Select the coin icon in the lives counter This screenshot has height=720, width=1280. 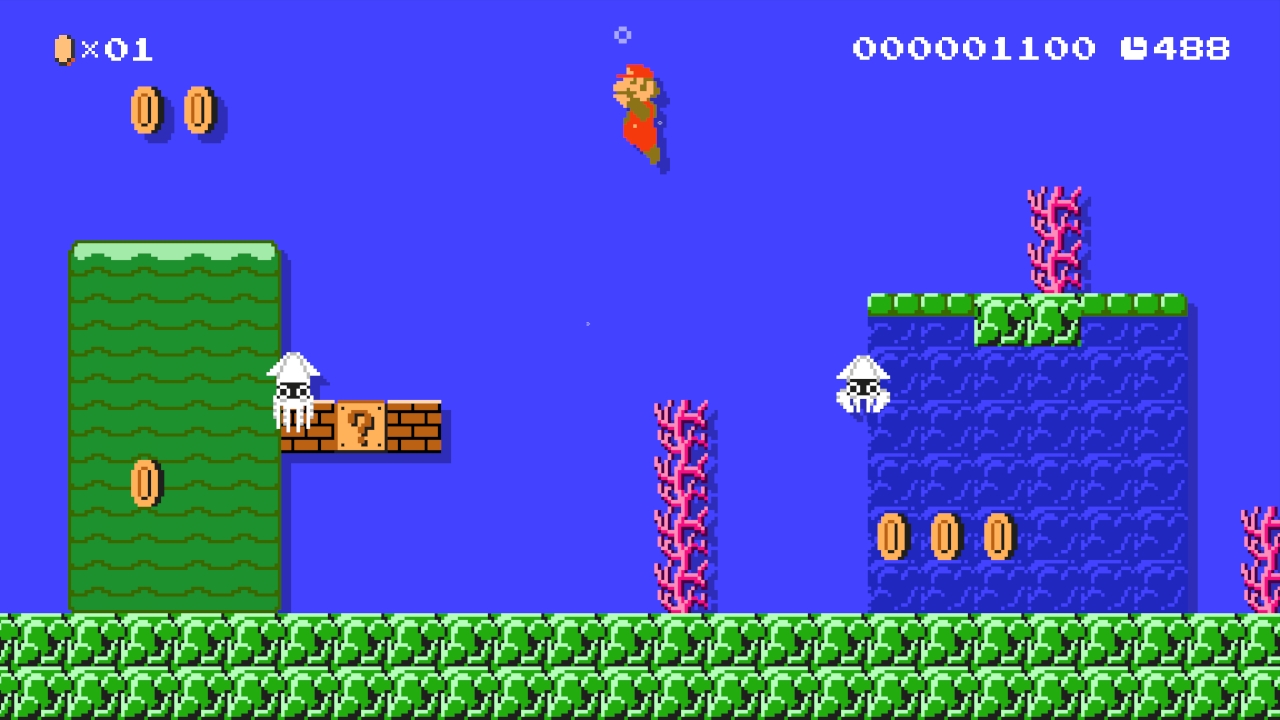pyautogui.click(x=63, y=48)
